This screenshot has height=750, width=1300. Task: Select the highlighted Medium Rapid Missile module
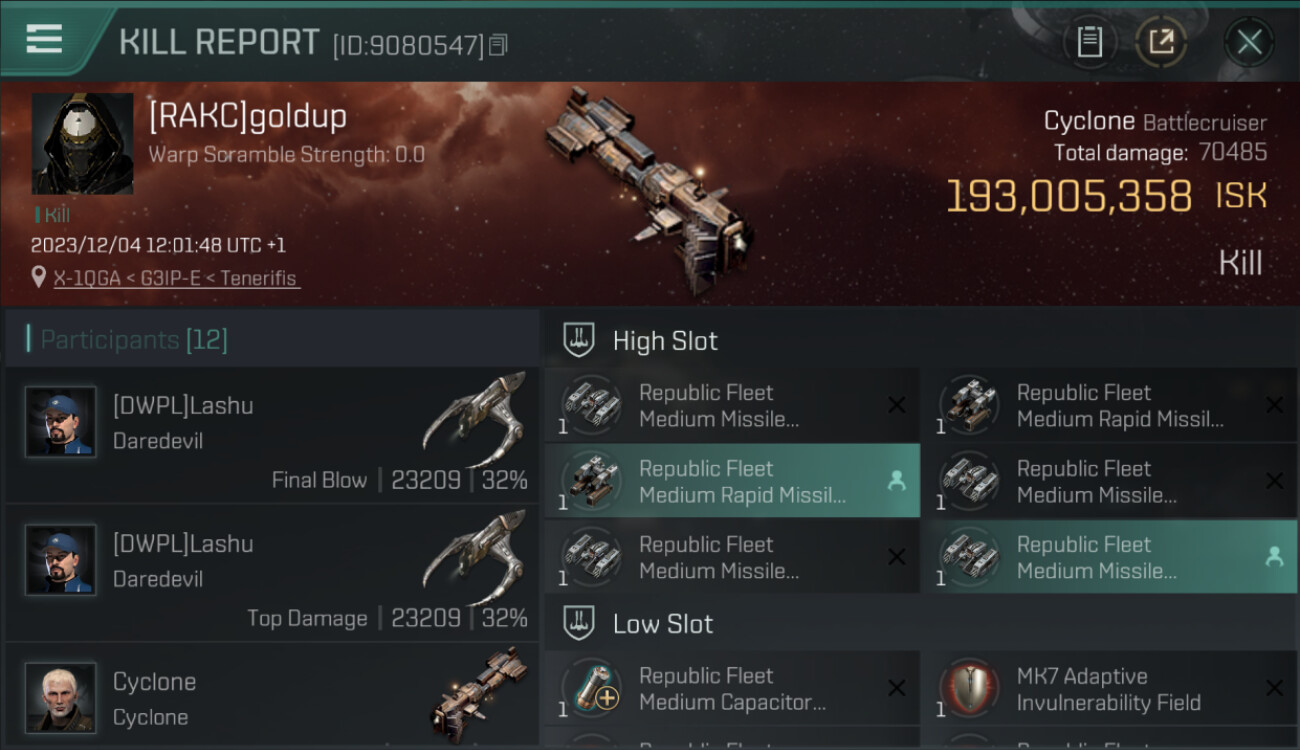[x=732, y=481]
